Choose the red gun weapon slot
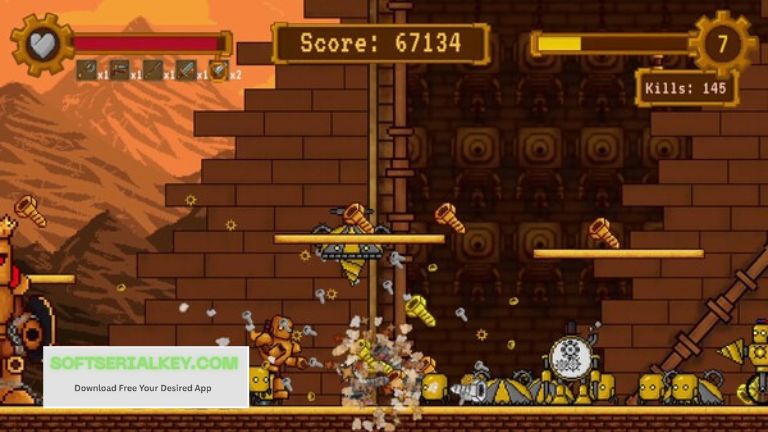 click(x=119, y=69)
